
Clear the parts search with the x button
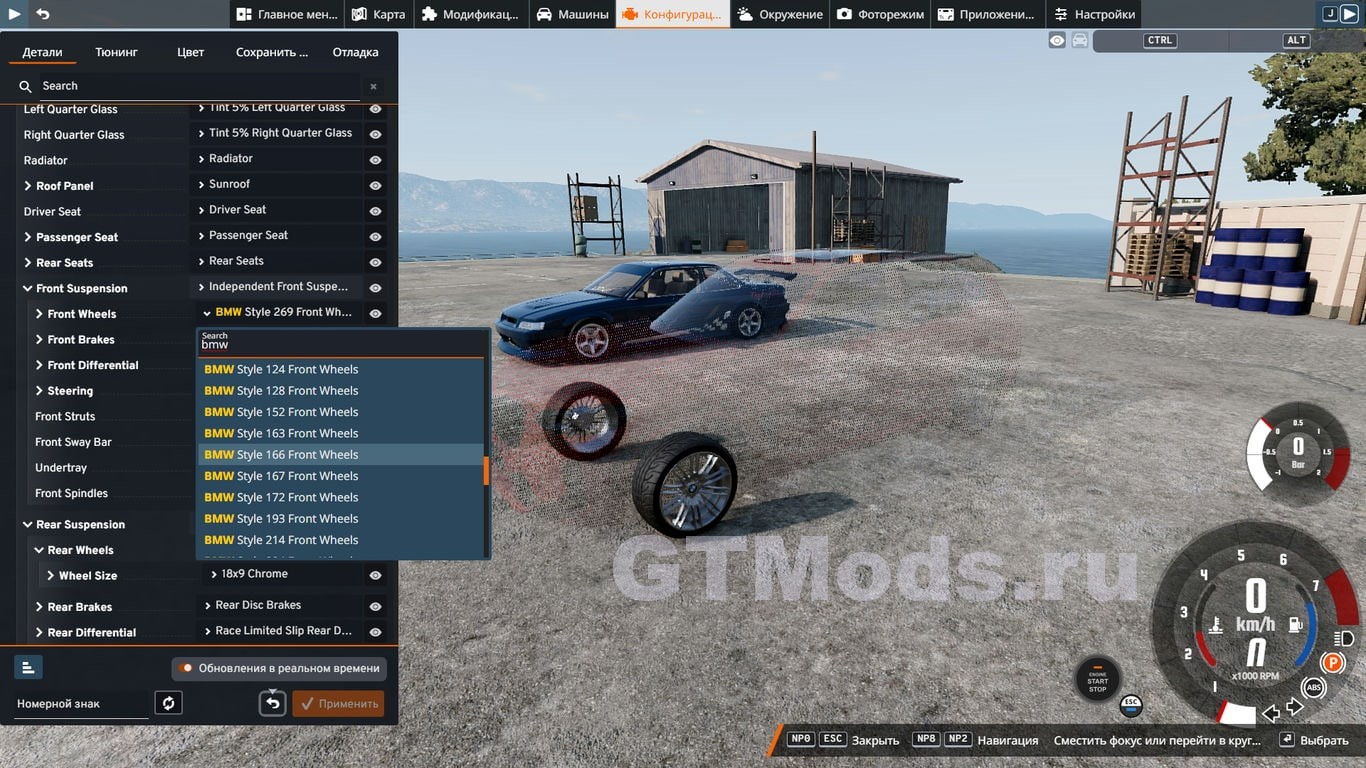pos(373,87)
